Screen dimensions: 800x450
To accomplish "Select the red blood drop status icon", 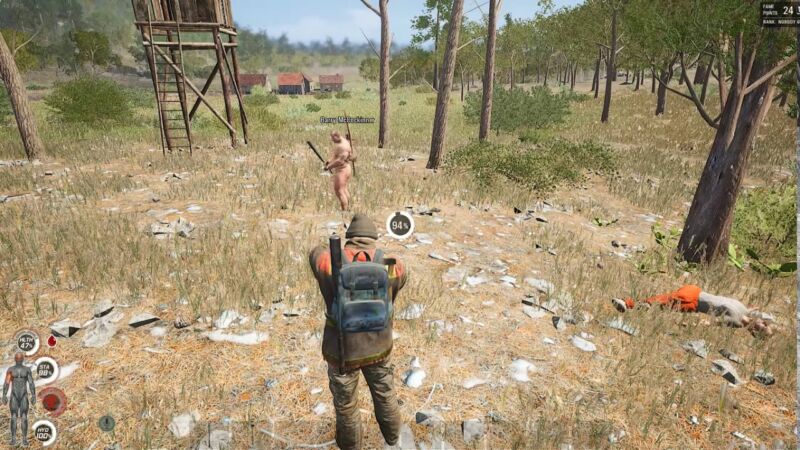I will click(x=51, y=341).
